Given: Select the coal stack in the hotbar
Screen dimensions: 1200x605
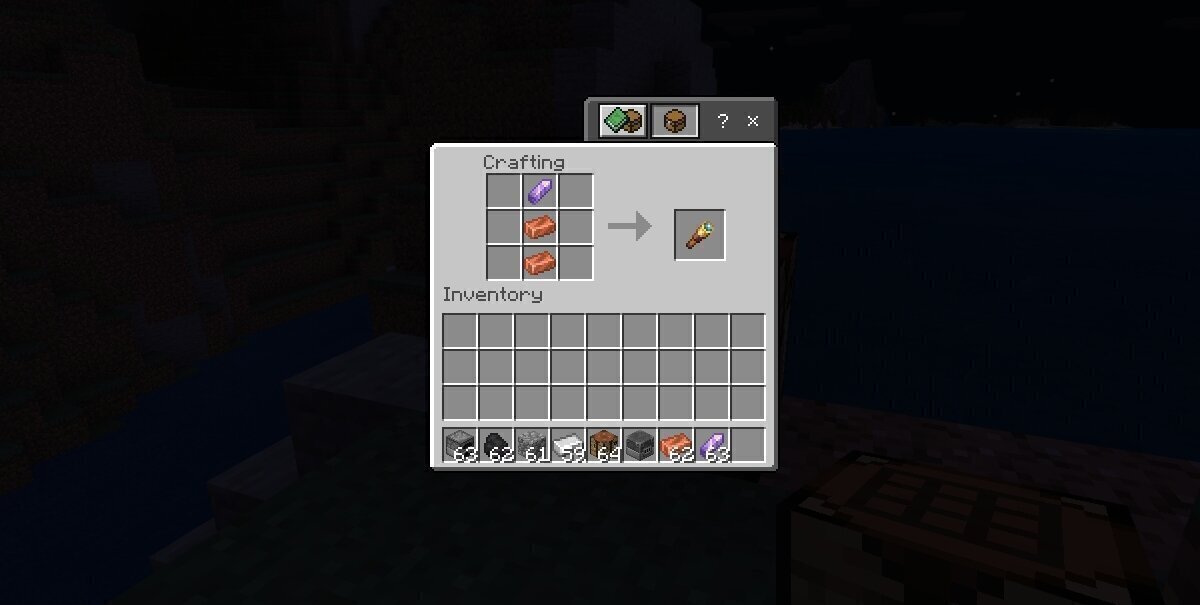Looking at the screenshot, I should [496, 444].
